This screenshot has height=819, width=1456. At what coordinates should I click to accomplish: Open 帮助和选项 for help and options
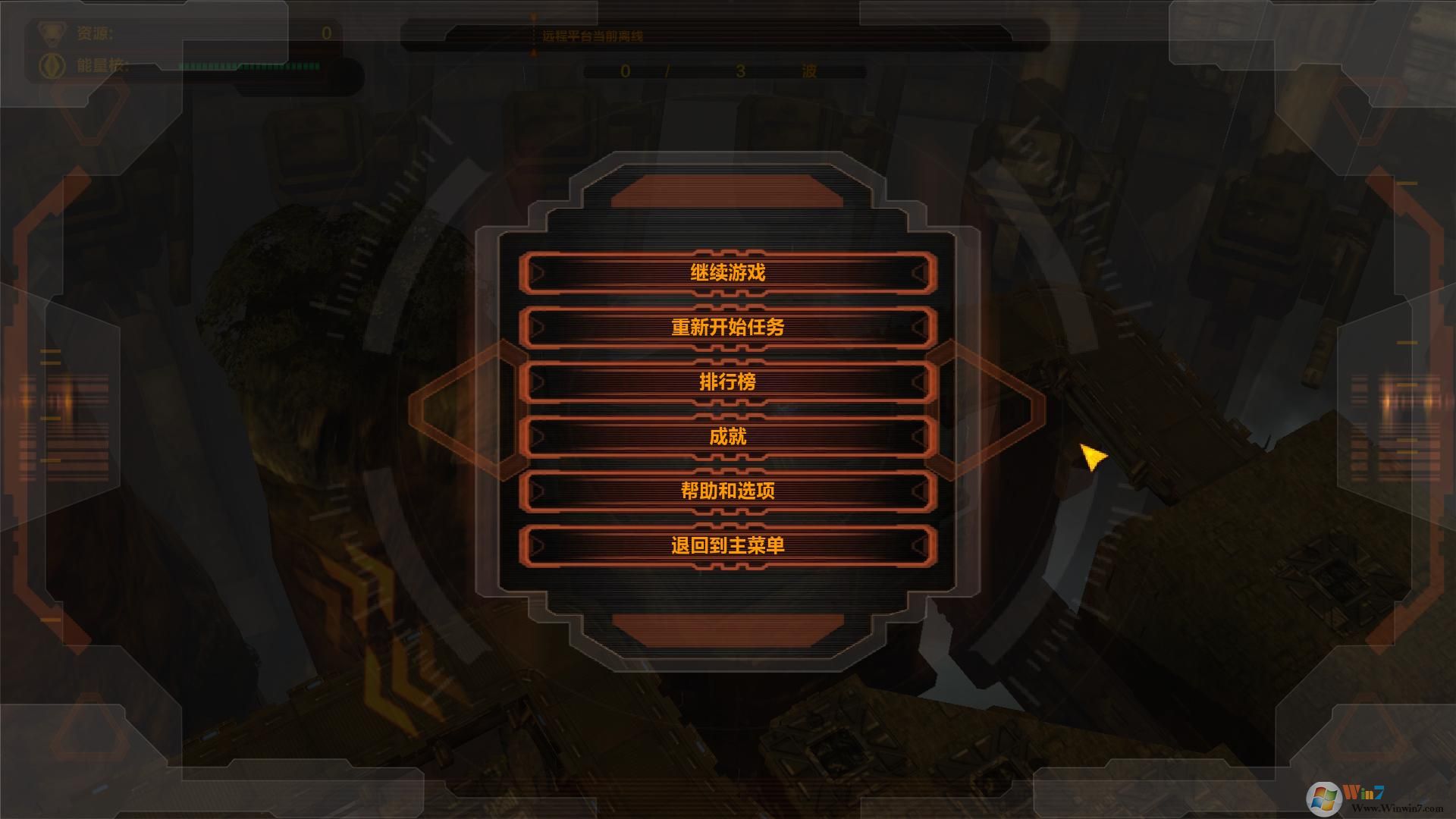tap(726, 490)
